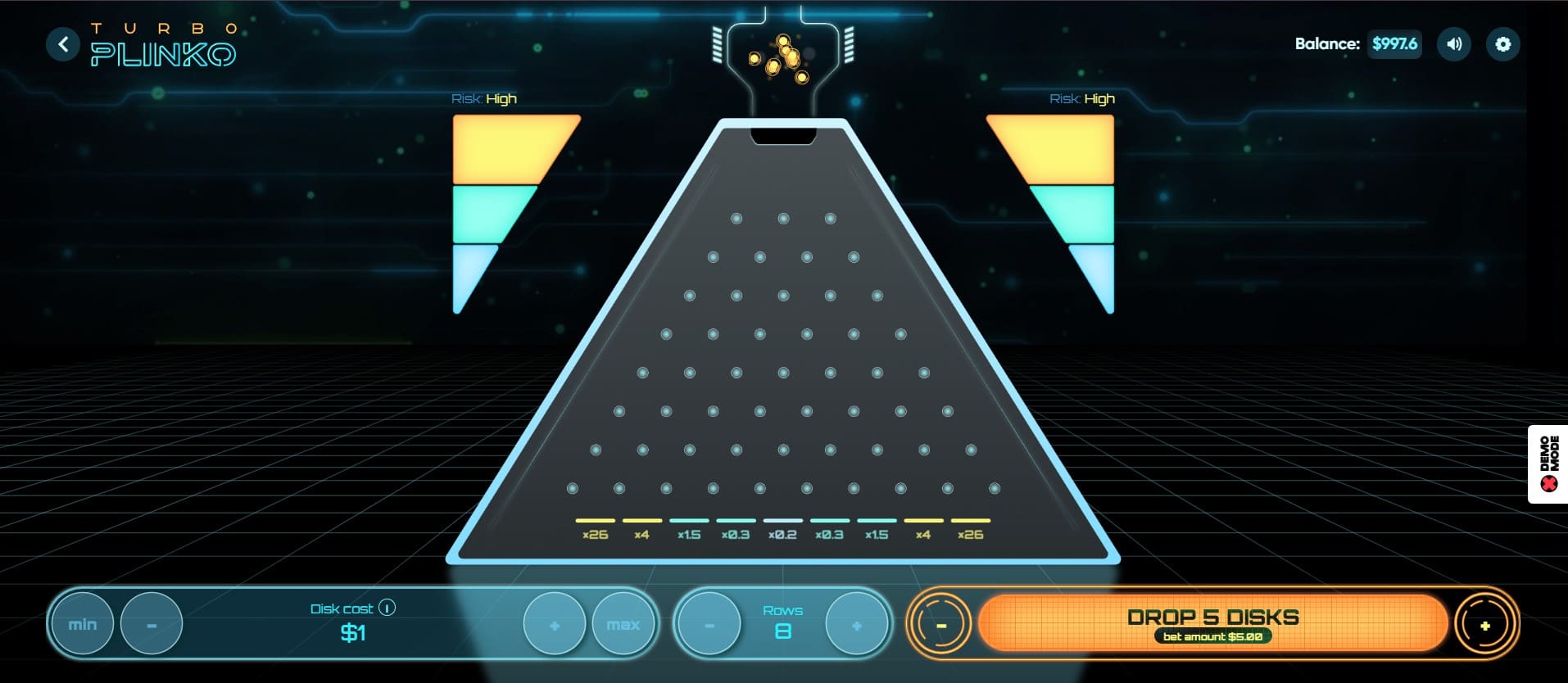The height and width of the screenshot is (683, 1568).
Task: Click the left Risk: High indicator
Action: tap(483, 97)
